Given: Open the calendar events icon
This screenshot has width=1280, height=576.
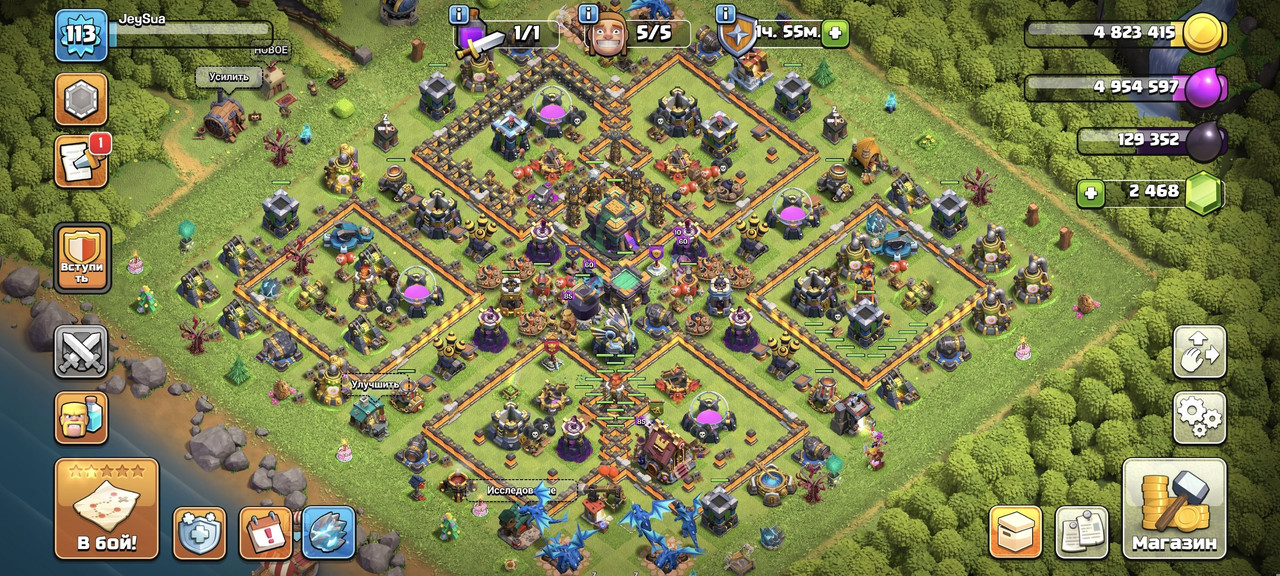Looking at the screenshot, I should point(265,532).
